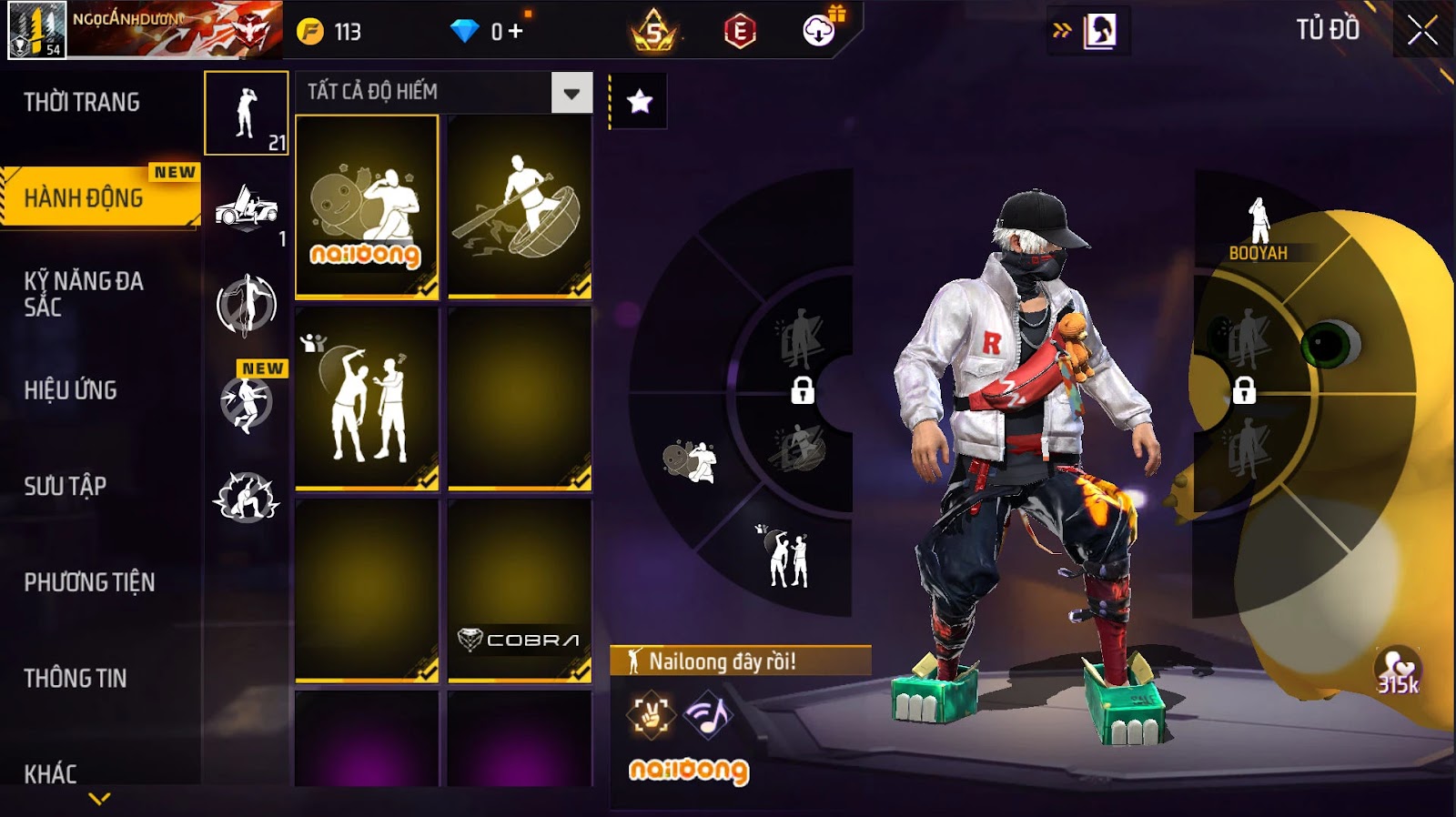Open the cloud download icon
The height and width of the screenshot is (817, 1456).
point(819,31)
